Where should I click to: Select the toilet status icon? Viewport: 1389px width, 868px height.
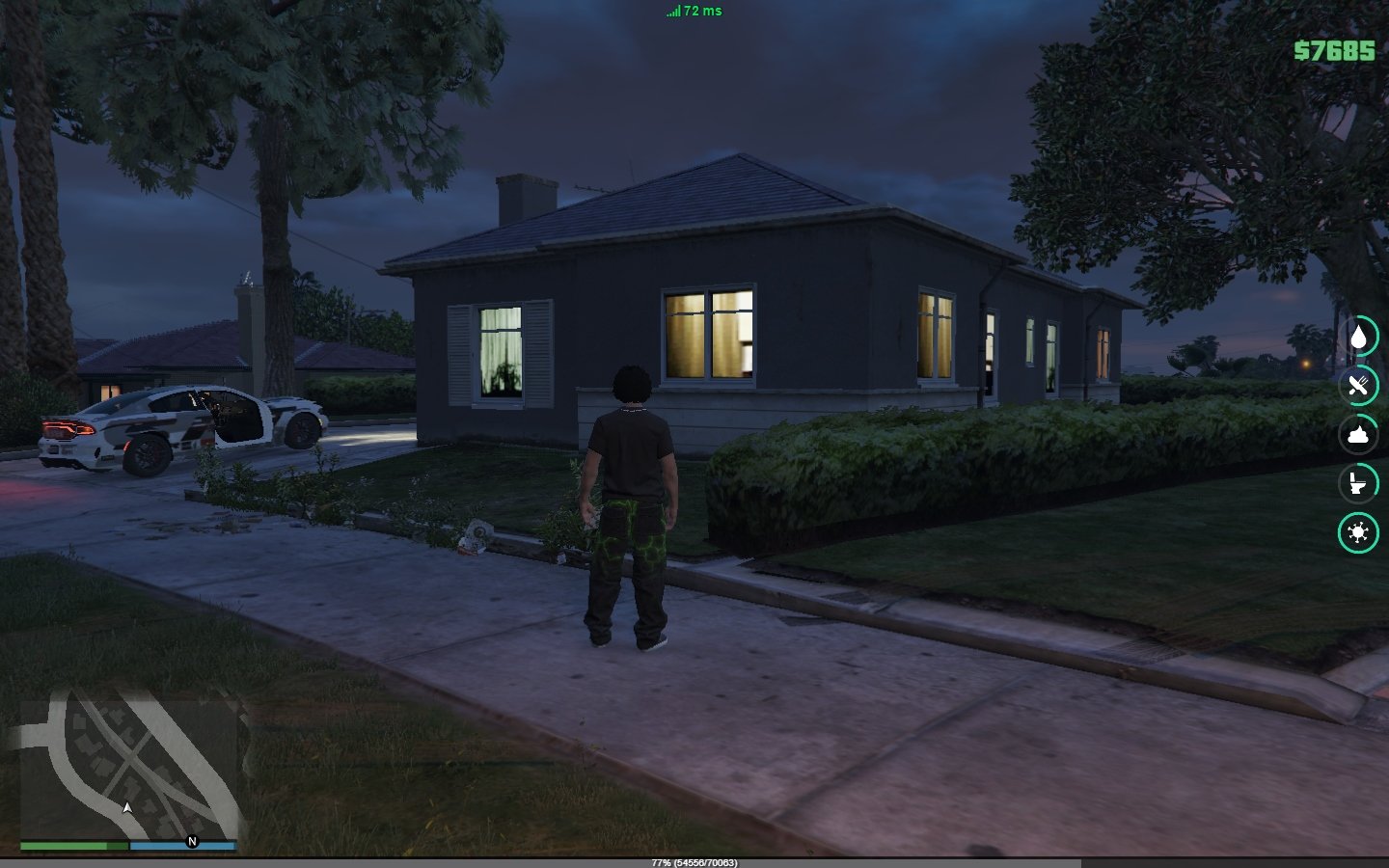click(1358, 483)
